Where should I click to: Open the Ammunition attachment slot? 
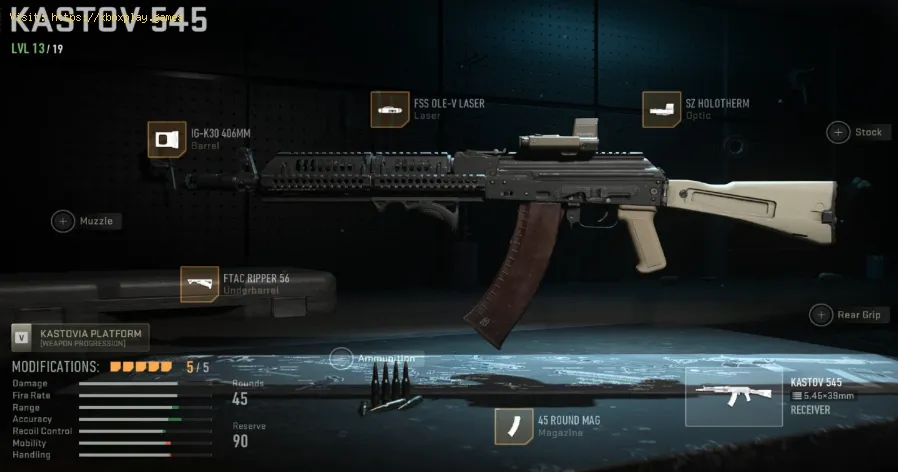(x=341, y=358)
